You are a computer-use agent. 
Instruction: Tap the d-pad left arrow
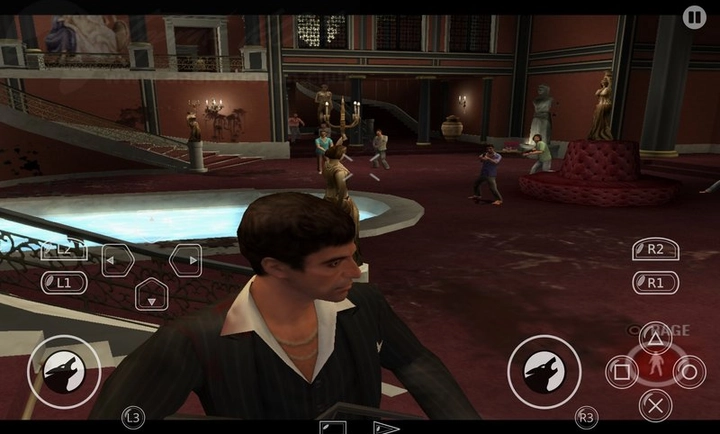pyautogui.click(x=118, y=261)
